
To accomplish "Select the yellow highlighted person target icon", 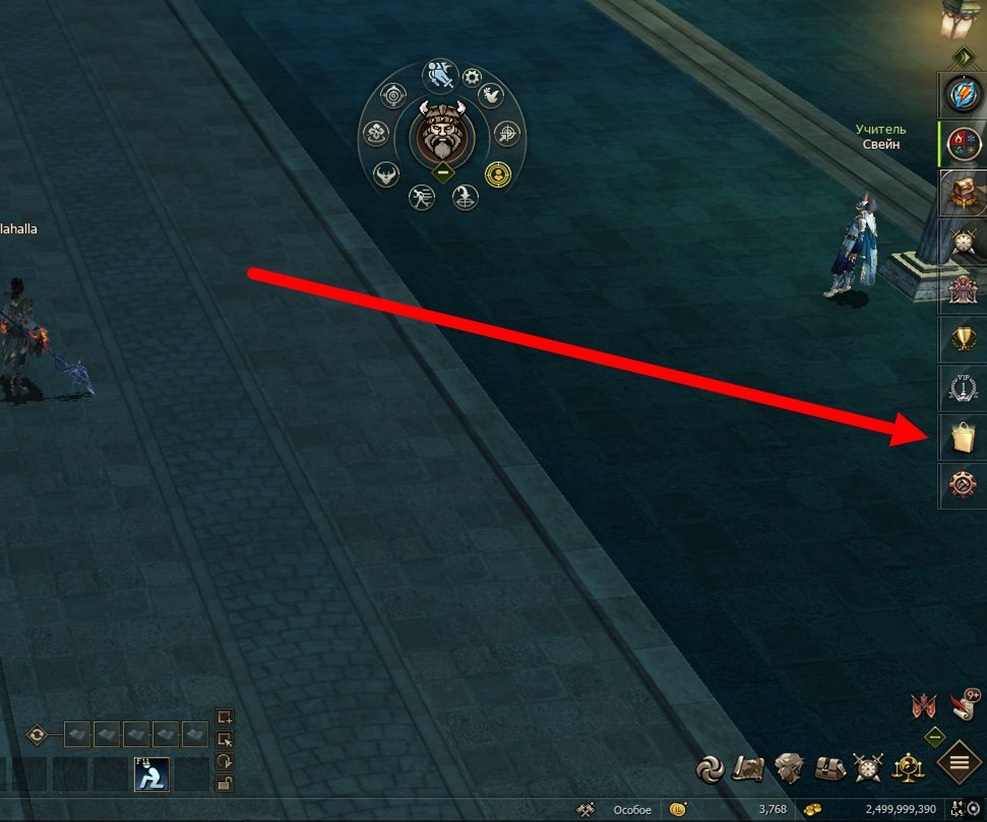I will pyautogui.click(x=497, y=173).
